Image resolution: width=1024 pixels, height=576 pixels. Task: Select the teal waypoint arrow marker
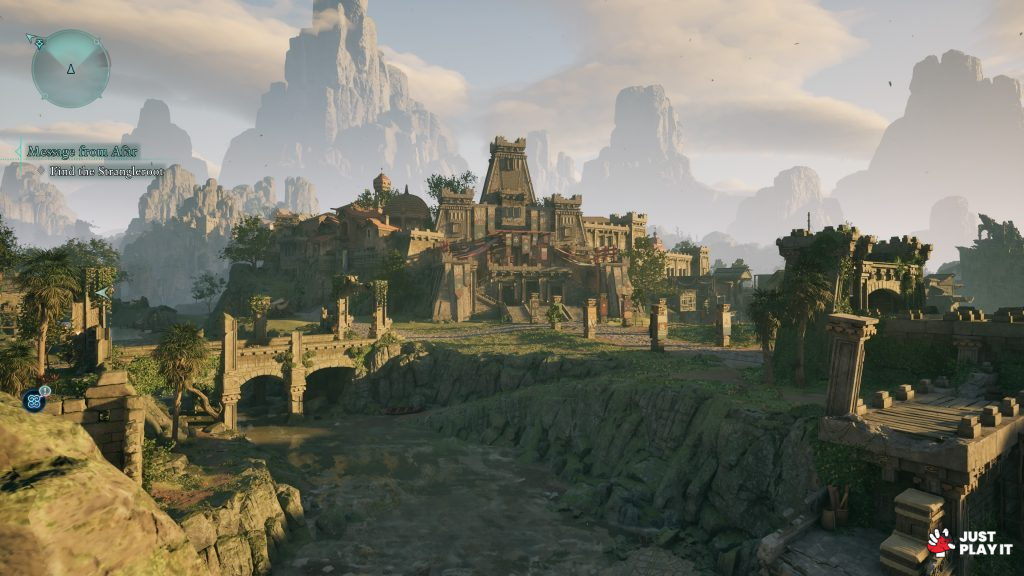coord(102,293)
